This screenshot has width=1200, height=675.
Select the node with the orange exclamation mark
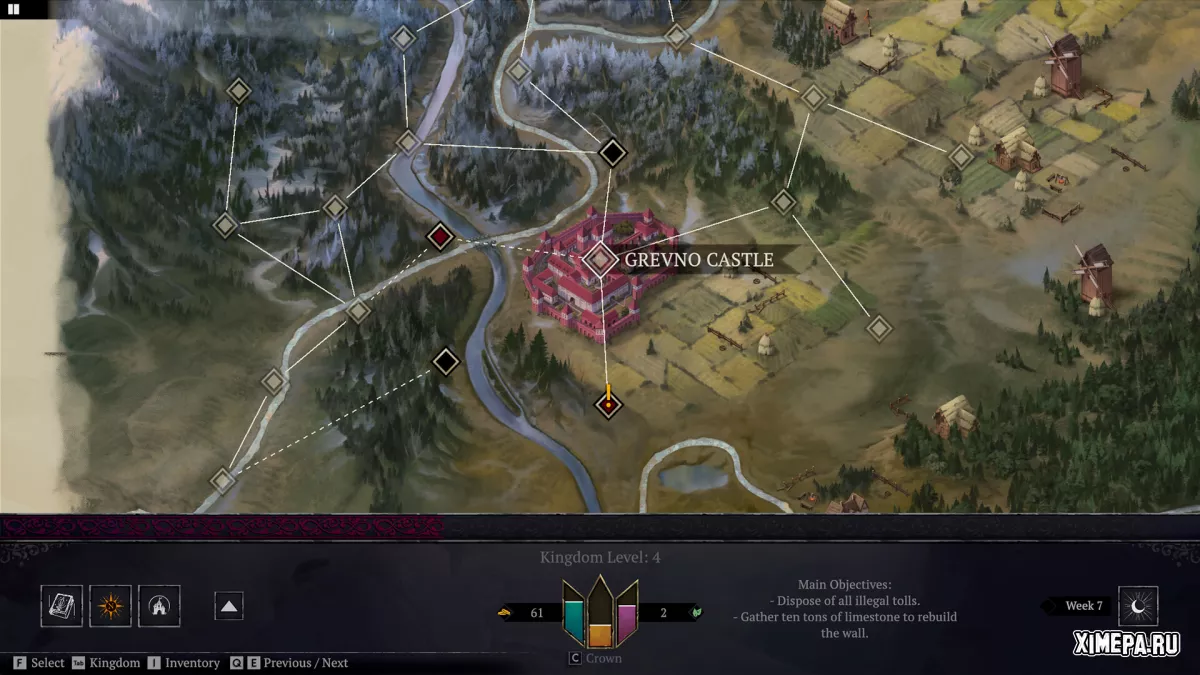(607, 404)
